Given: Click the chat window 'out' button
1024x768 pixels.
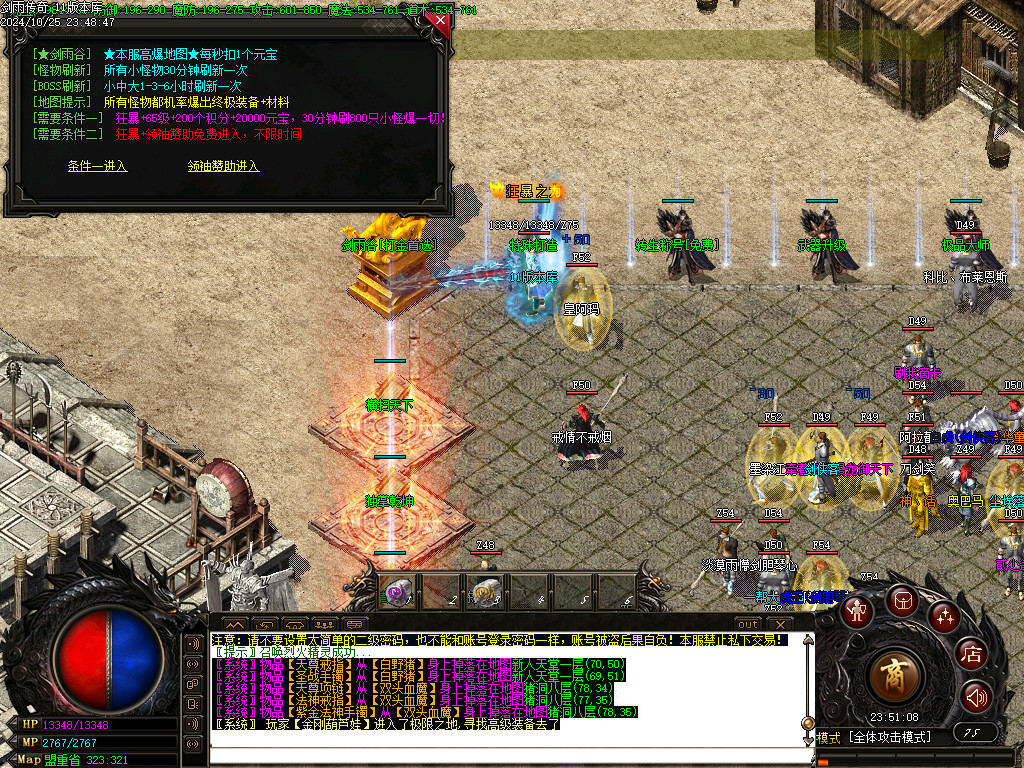Looking at the screenshot, I should pos(748,625).
